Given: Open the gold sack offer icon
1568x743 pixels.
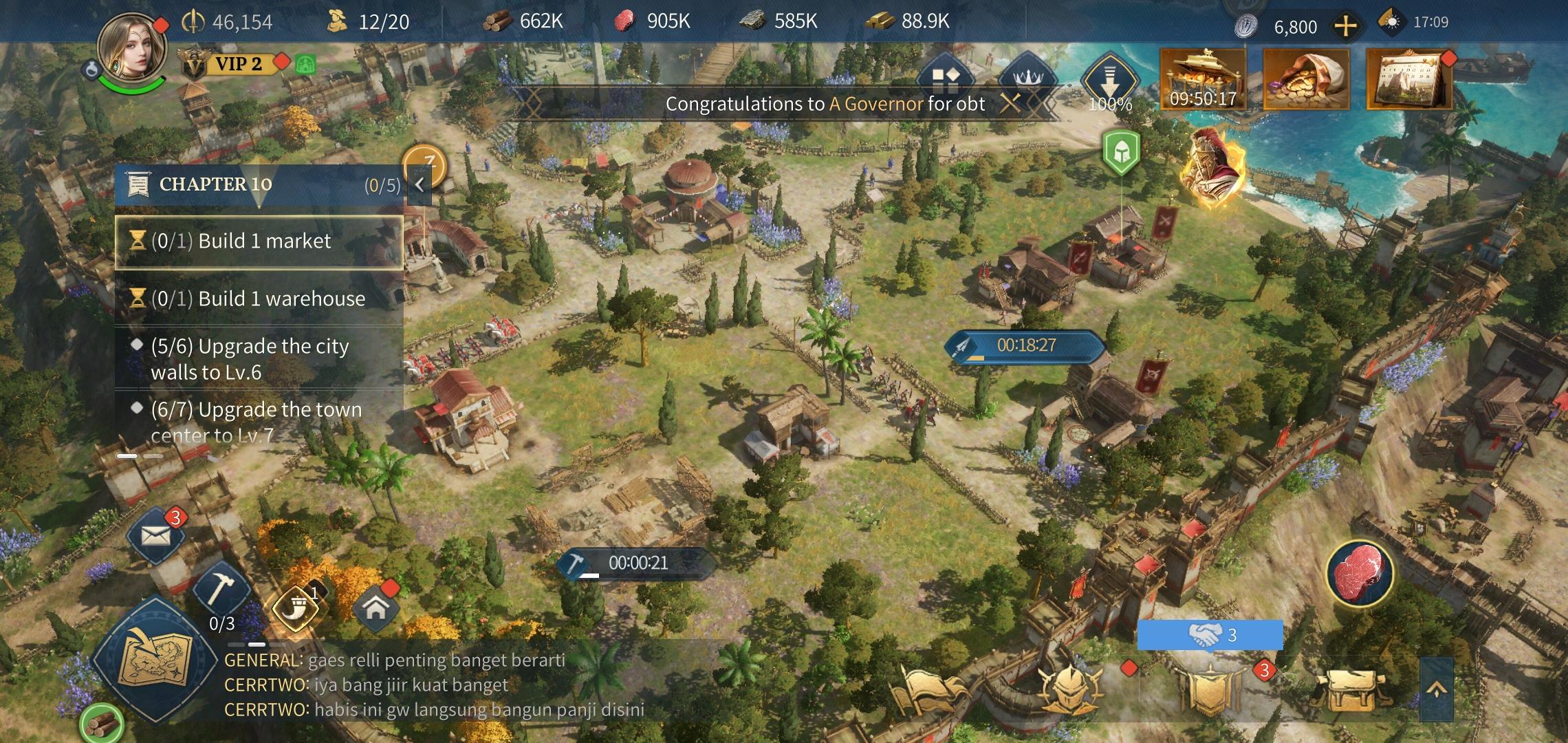Looking at the screenshot, I should pyautogui.click(x=1306, y=79).
